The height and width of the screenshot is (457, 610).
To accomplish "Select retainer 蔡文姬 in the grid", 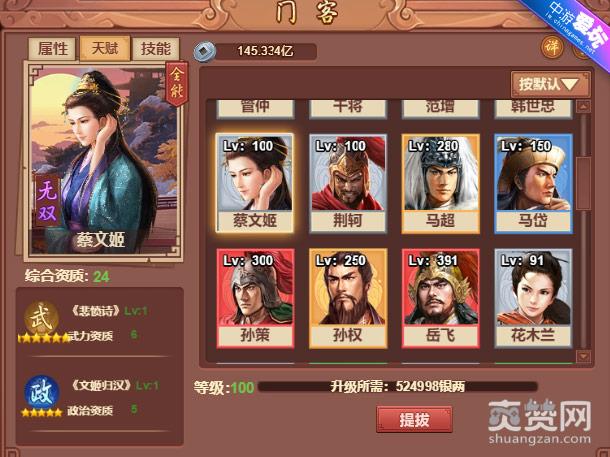I will [254, 184].
